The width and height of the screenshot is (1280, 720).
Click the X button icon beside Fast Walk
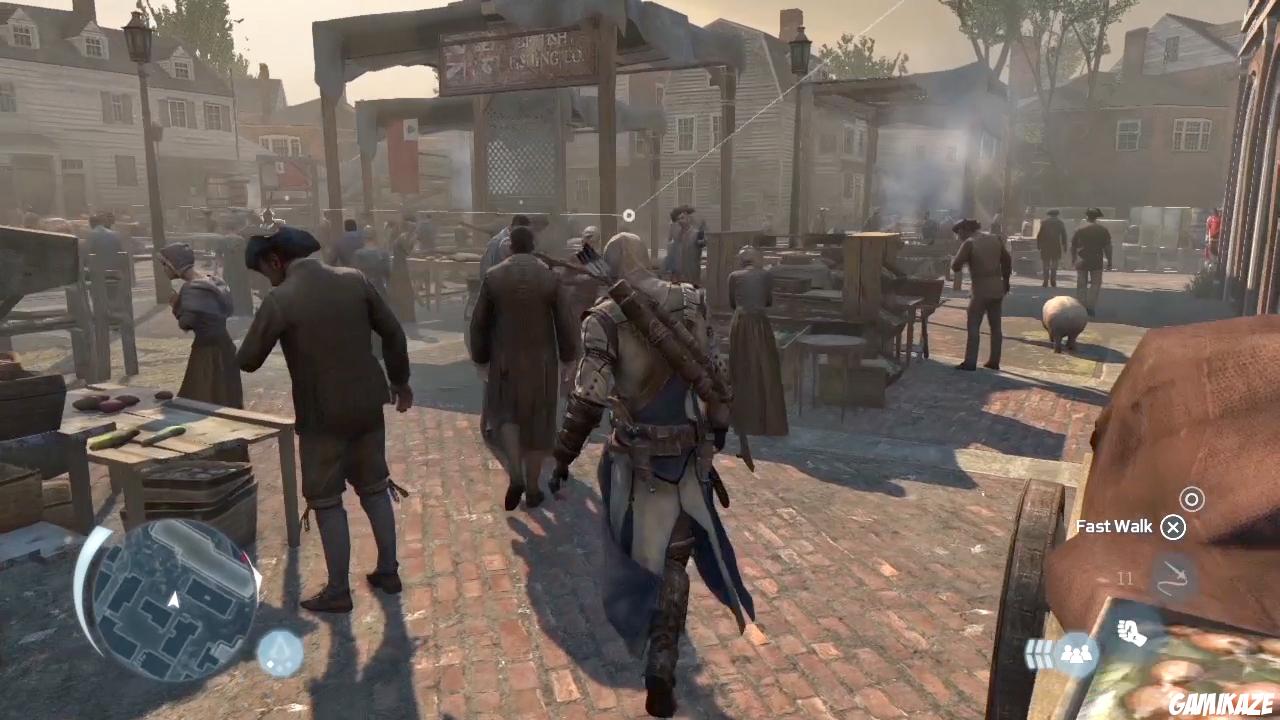(1173, 526)
